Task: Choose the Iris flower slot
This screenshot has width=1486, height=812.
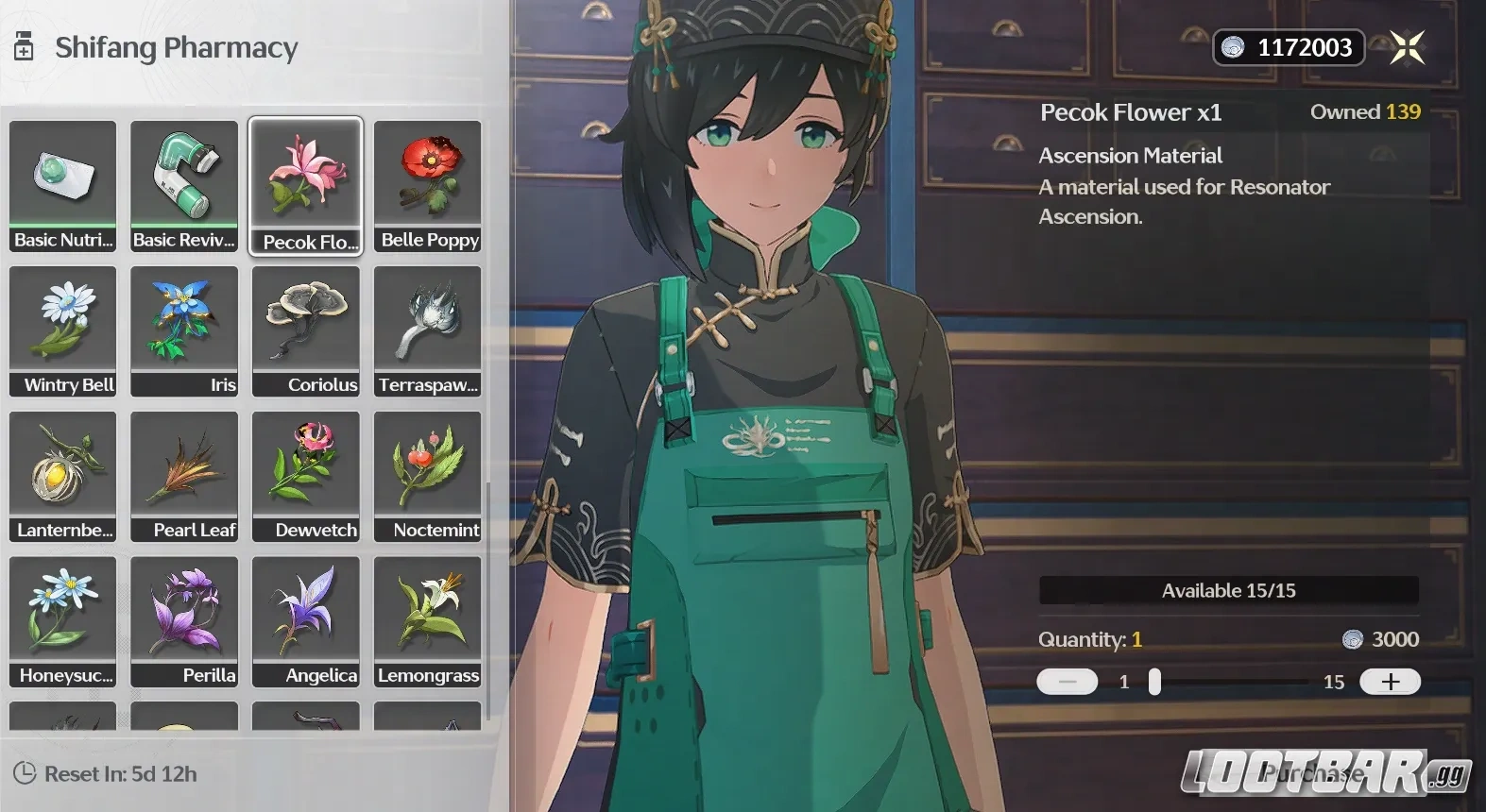Action: (184, 330)
